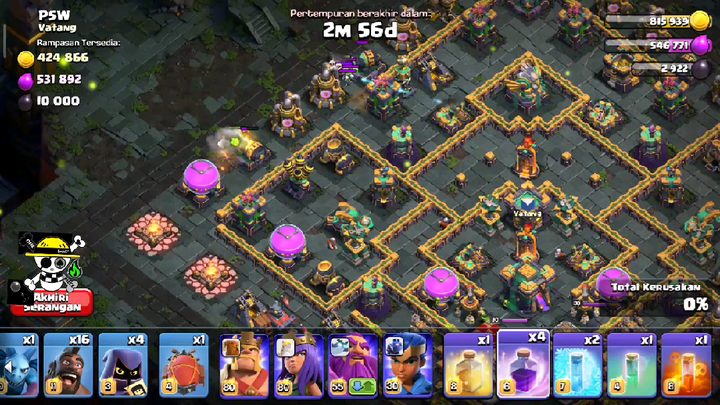The height and width of the screenshot is (405, 720).
Task: Select the light blue Freeze spell card
Action: click(576, 367)
